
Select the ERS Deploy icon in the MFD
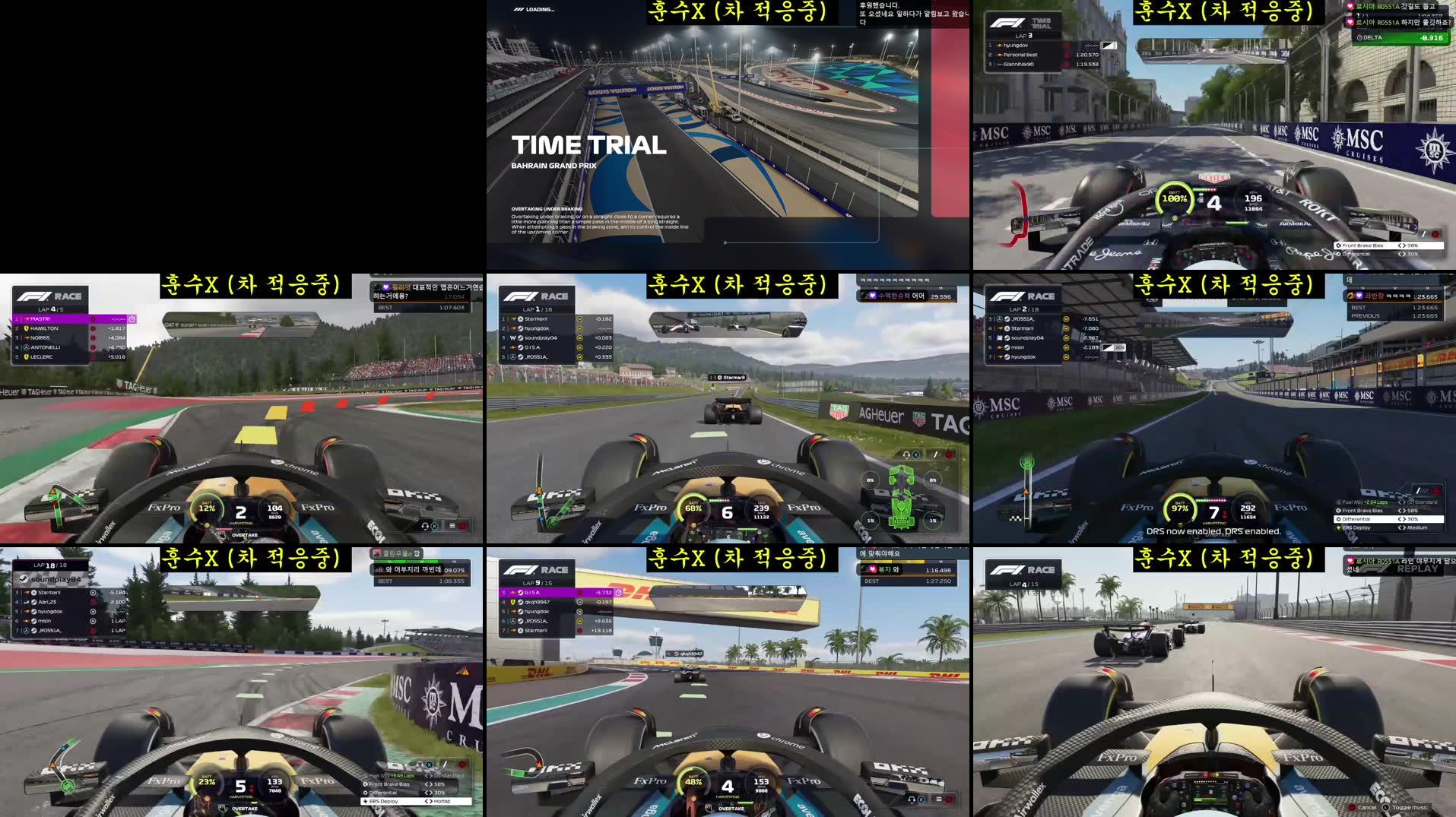pyautogui.click(x=1338, y=529)
